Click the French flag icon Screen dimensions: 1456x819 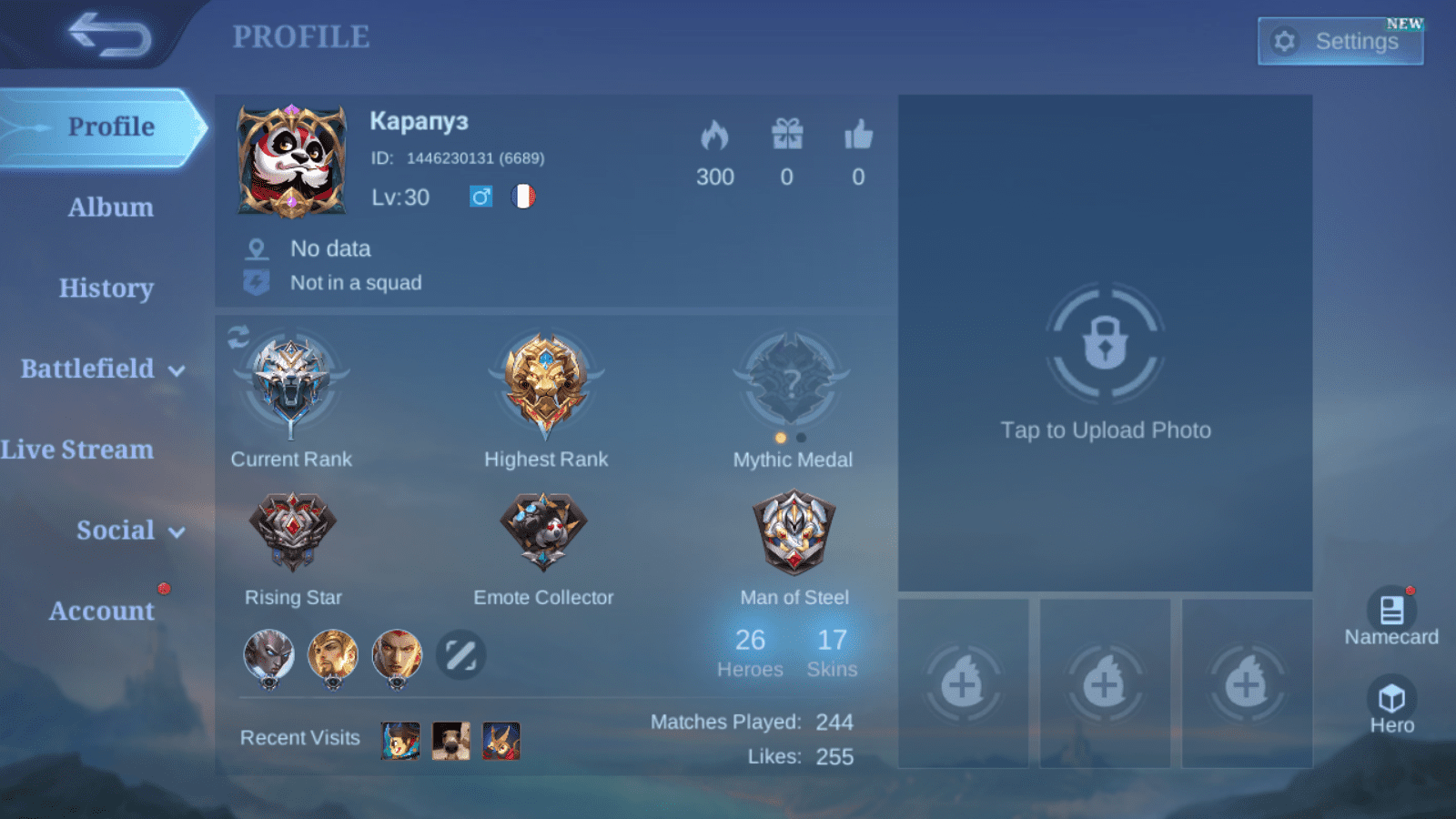524,197
